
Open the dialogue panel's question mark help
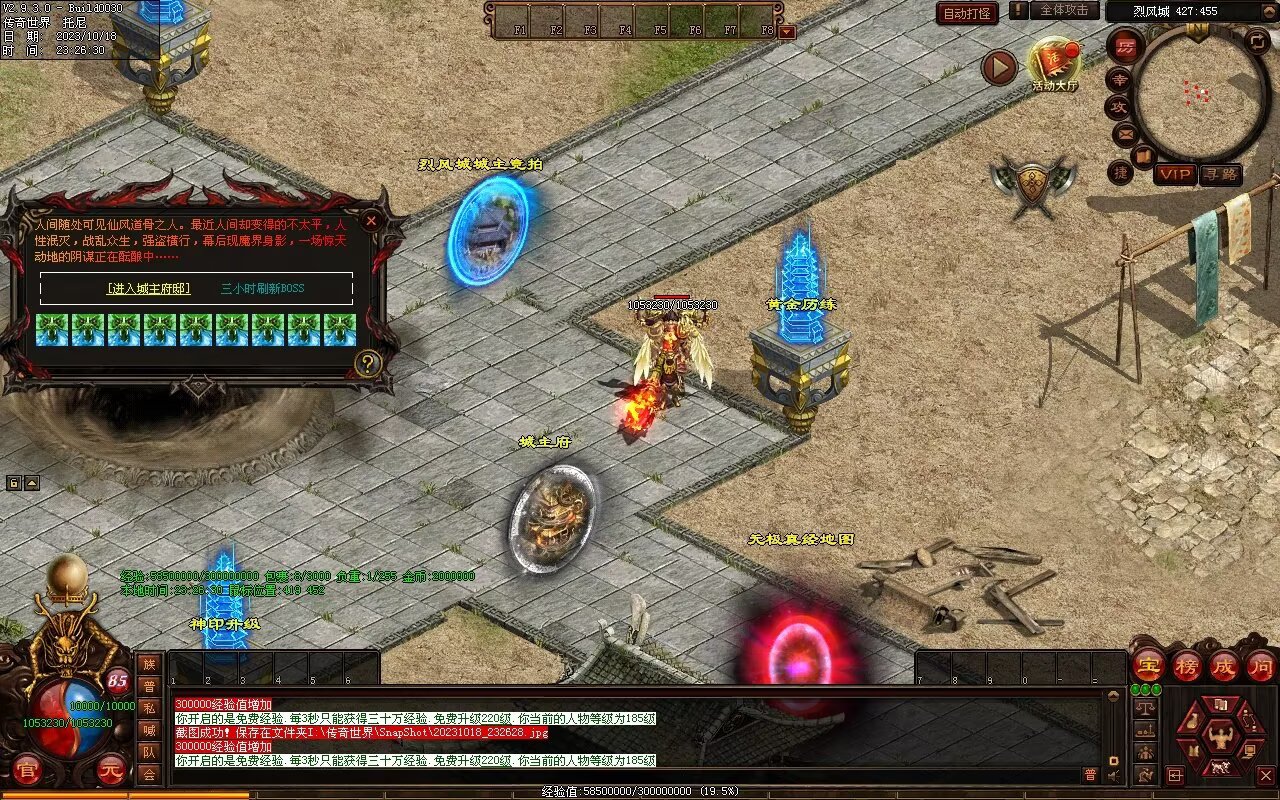tap(368, 363)
